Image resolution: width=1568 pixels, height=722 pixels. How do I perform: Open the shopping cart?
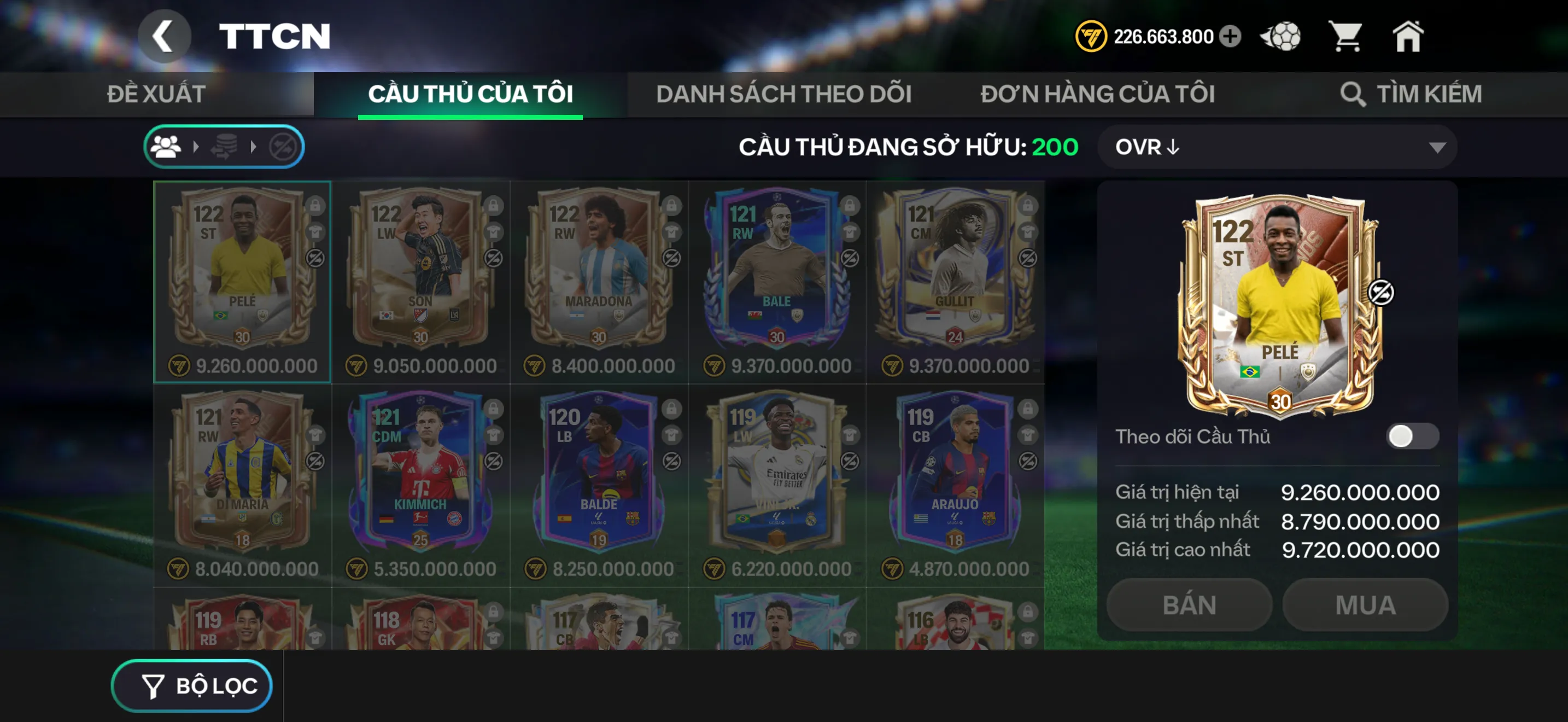(1348, 37)
